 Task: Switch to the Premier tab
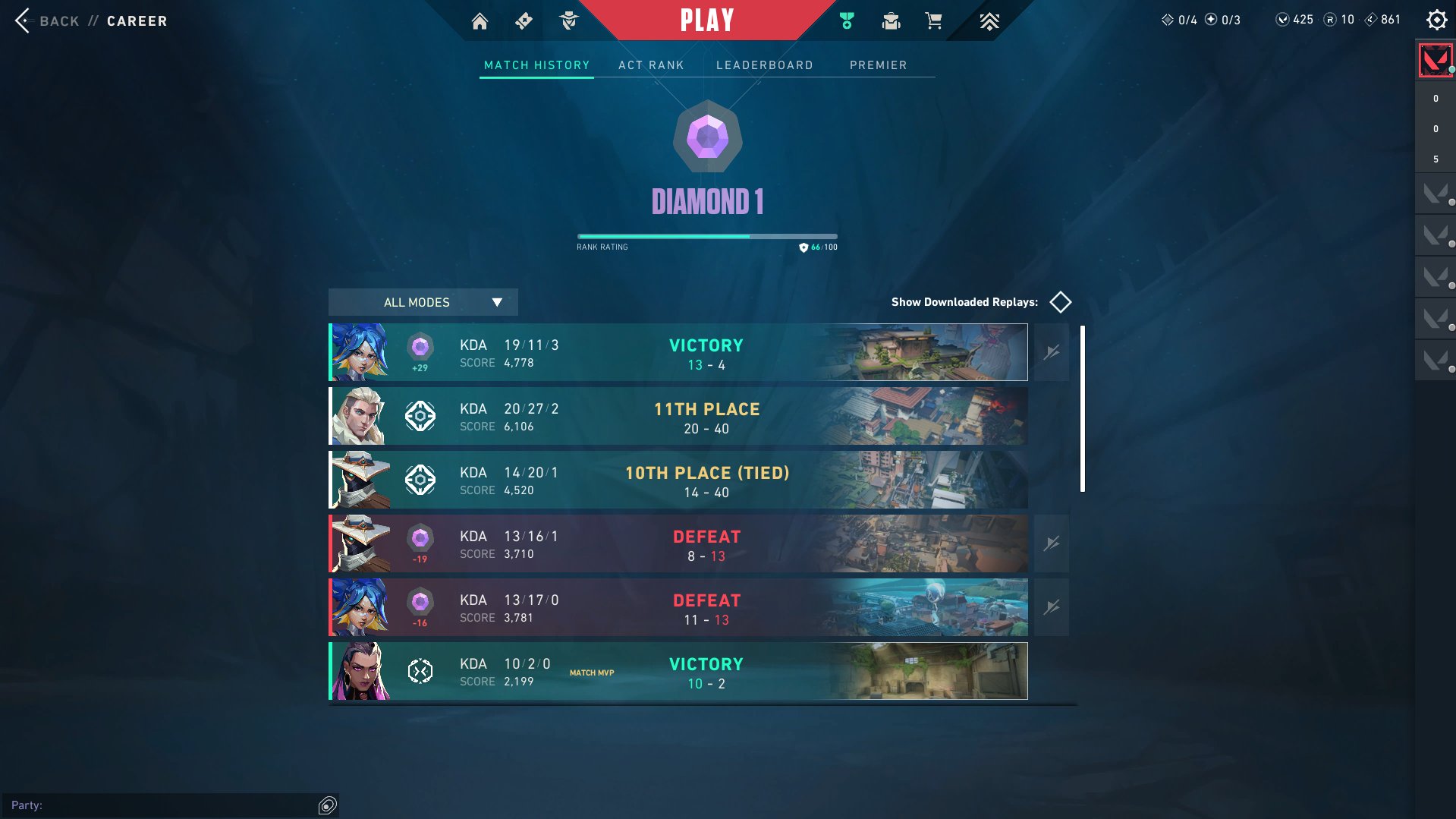coord(879,65)
